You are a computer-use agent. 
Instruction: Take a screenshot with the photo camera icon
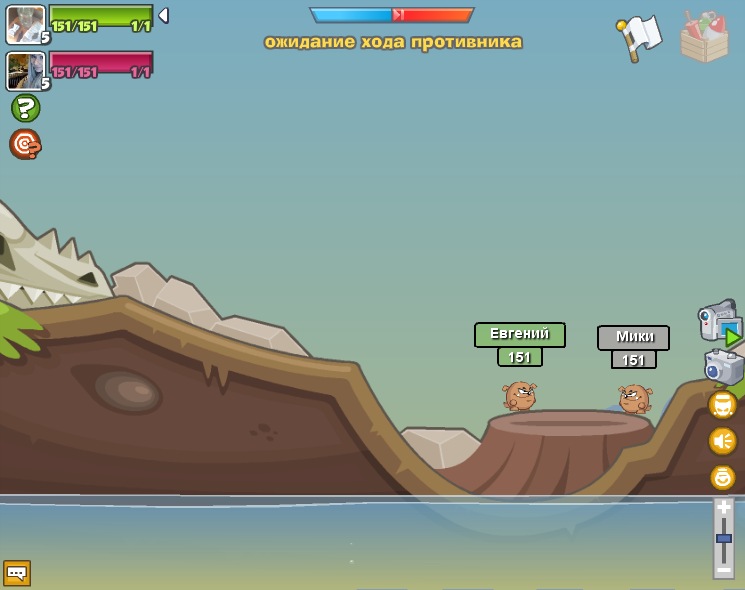(723, 366)
